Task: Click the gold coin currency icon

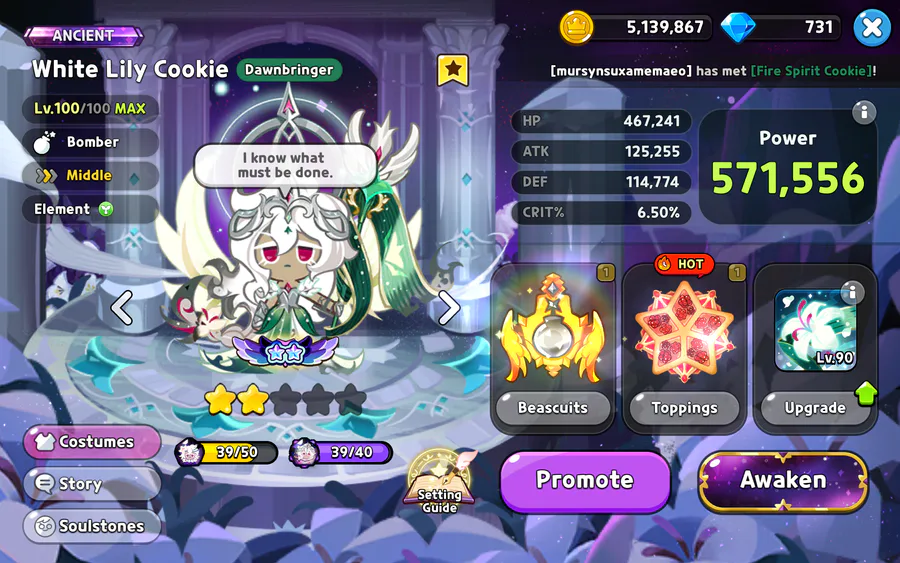Action: (576, 27)
